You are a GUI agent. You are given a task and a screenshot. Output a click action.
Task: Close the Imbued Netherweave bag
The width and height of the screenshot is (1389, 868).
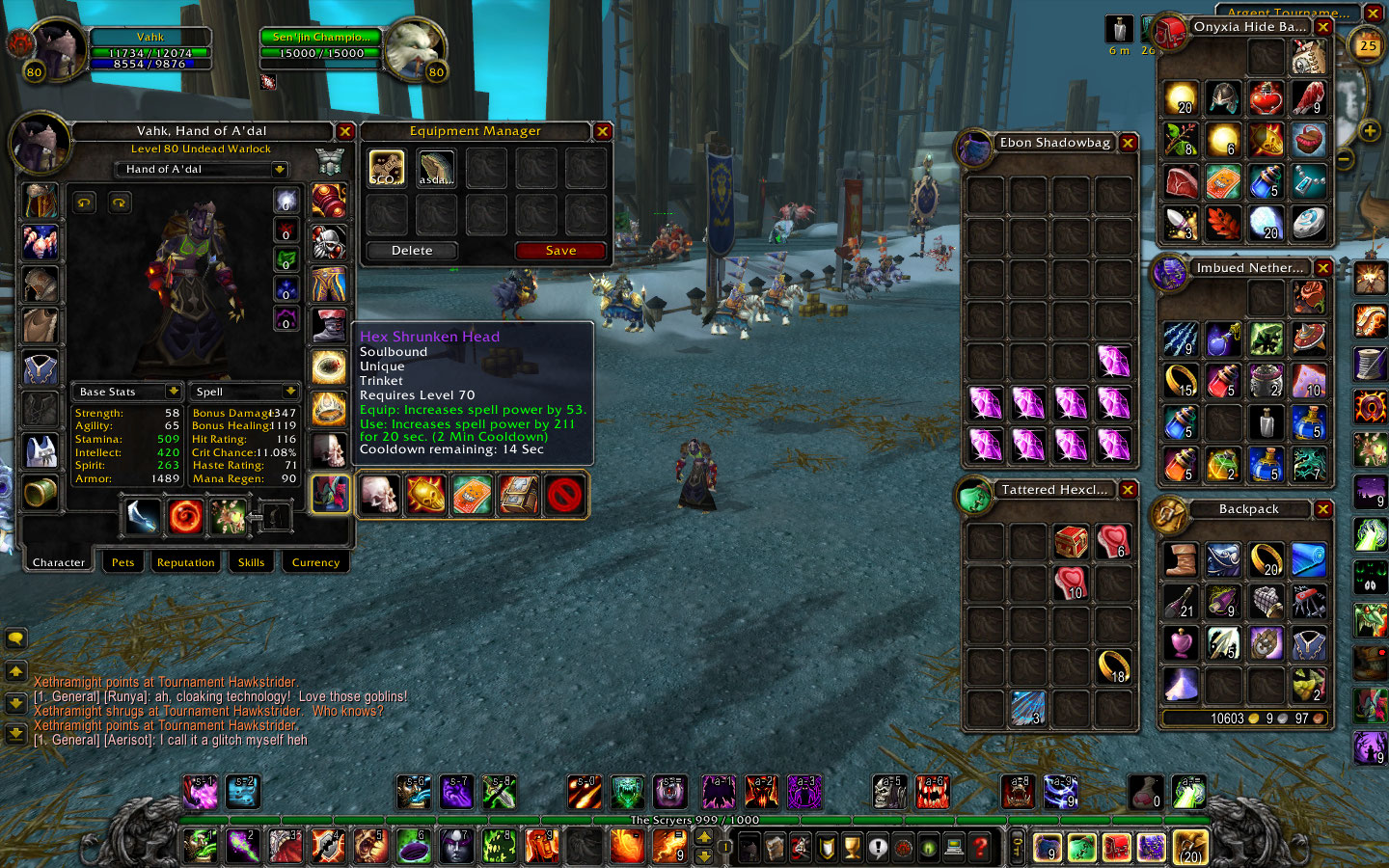pyautogui.click(x=1323, y=268)
